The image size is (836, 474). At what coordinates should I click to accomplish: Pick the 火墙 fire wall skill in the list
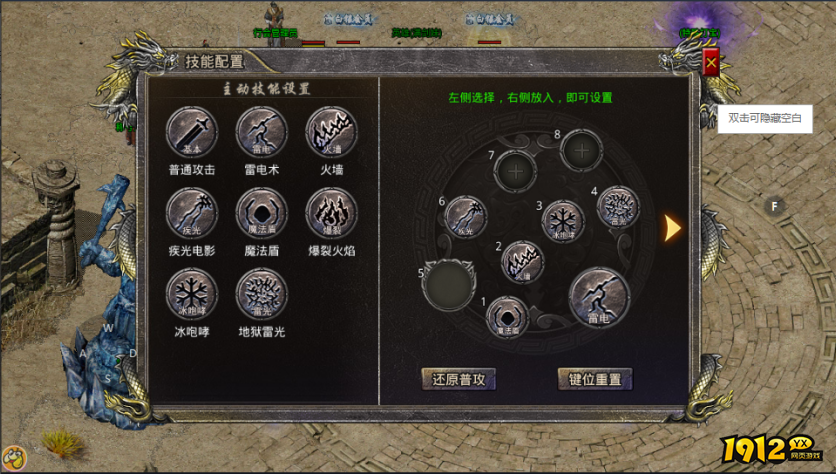pyautogui.click(x=331, y=132)
